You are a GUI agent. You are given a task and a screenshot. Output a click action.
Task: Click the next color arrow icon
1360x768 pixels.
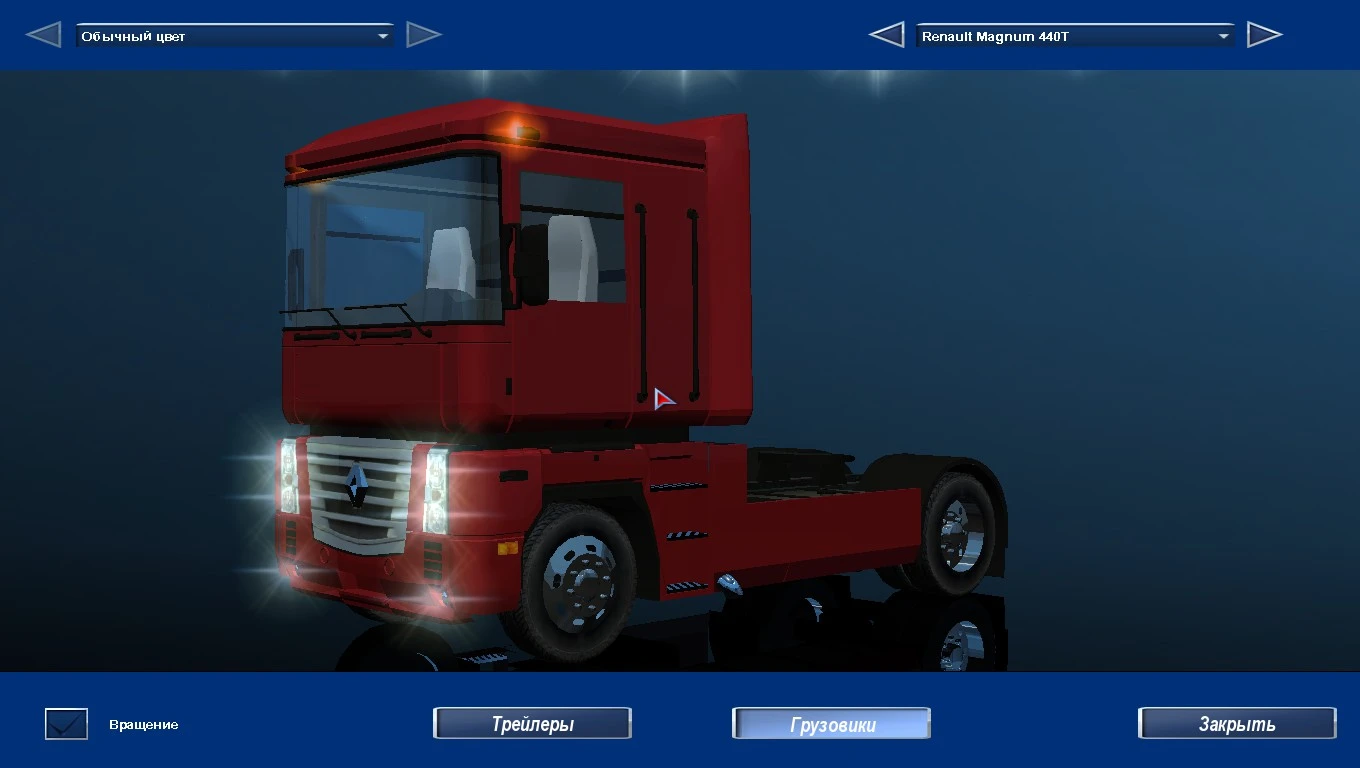point(424,33)
